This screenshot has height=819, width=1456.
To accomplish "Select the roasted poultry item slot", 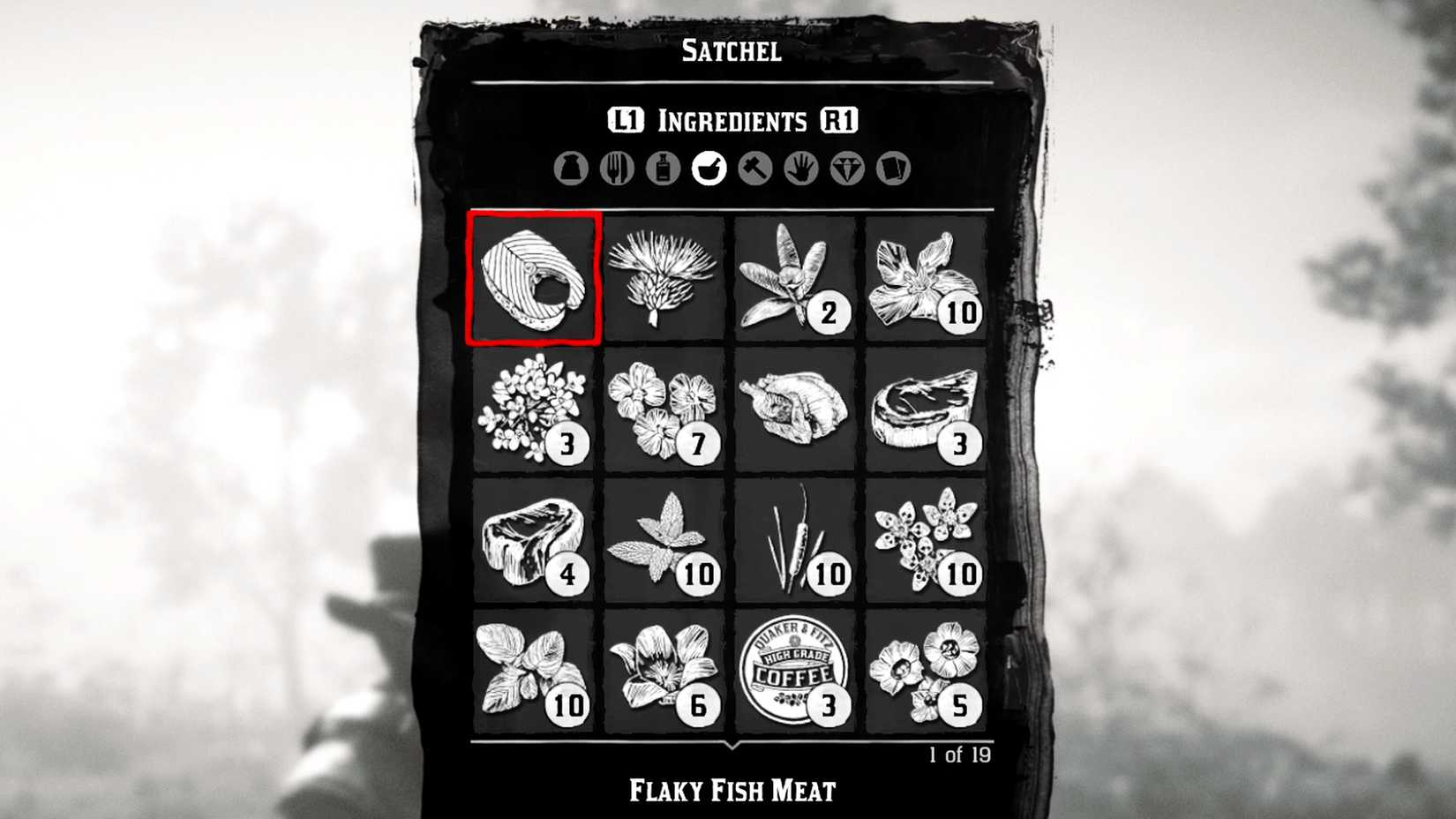I will coord(796,409).
